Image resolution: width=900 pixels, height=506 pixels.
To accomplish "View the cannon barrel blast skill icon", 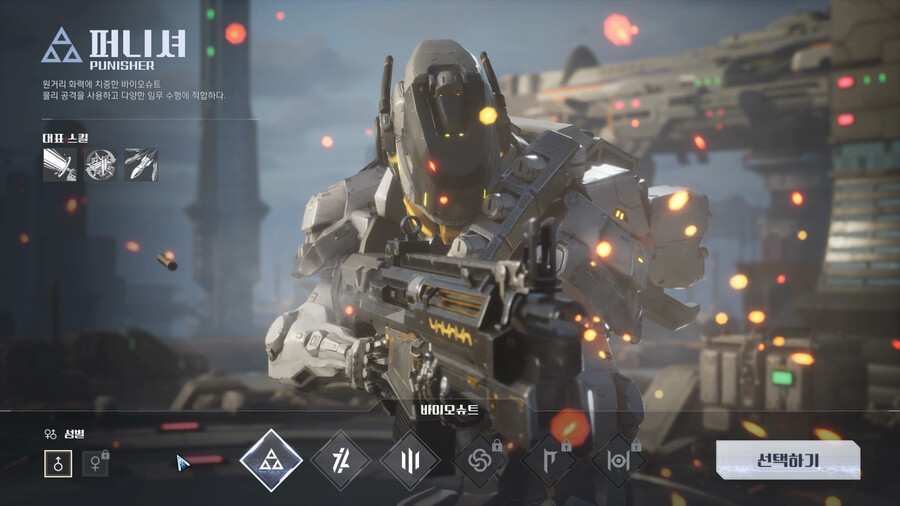I will pyautogui.click(x=60, y=165).
